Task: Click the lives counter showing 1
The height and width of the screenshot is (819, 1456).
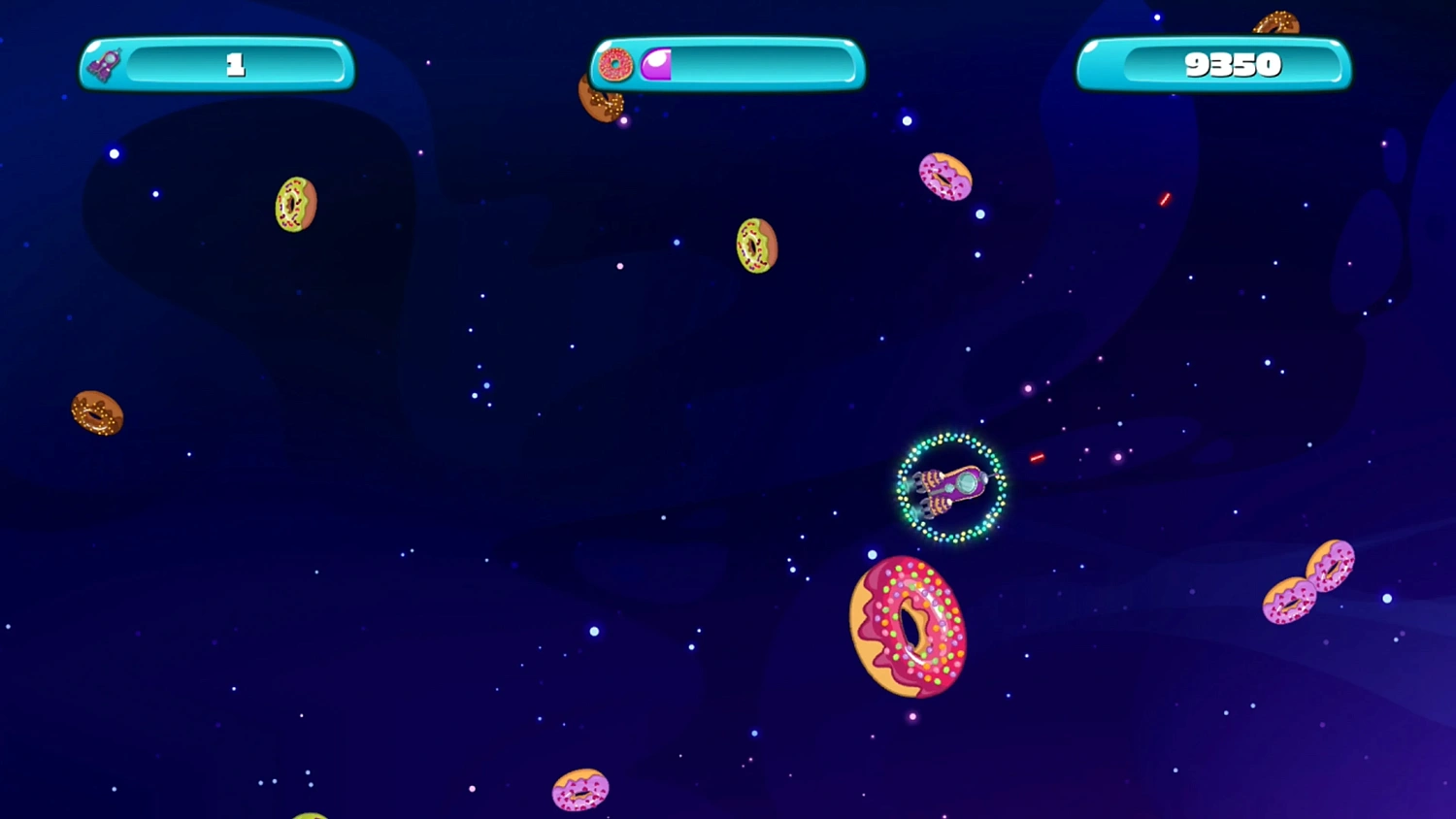Action: [233, 65]
